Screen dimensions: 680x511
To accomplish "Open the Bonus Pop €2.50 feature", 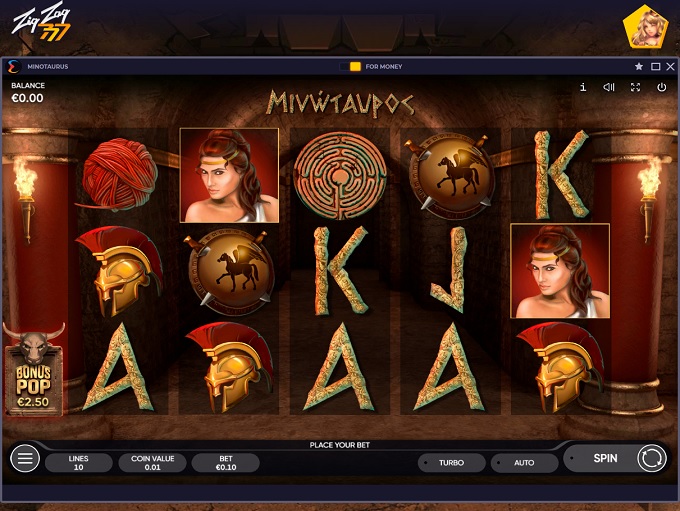I will 34,368.
